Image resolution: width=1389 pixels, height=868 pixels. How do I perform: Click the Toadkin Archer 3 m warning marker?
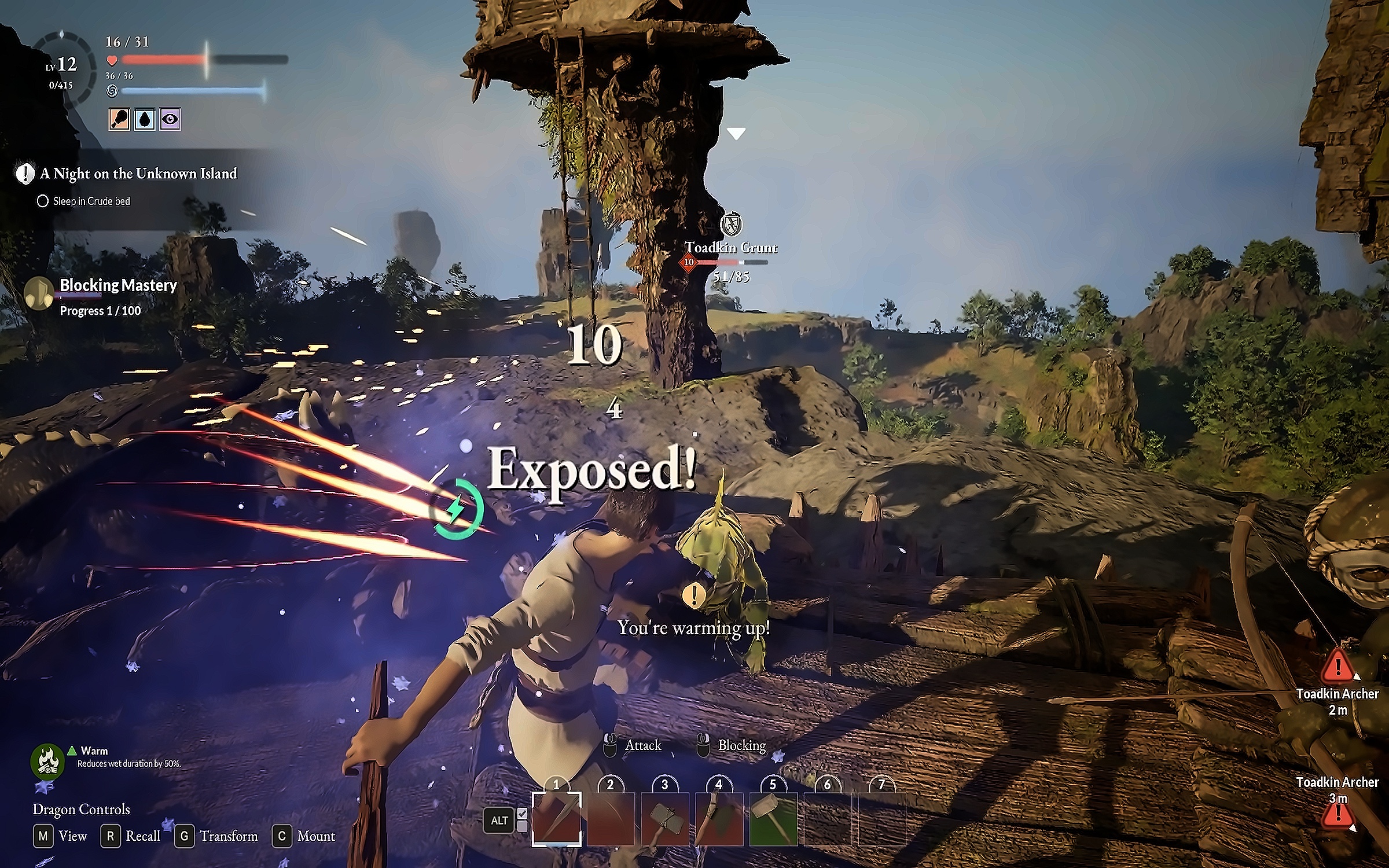coord(1337,813)
